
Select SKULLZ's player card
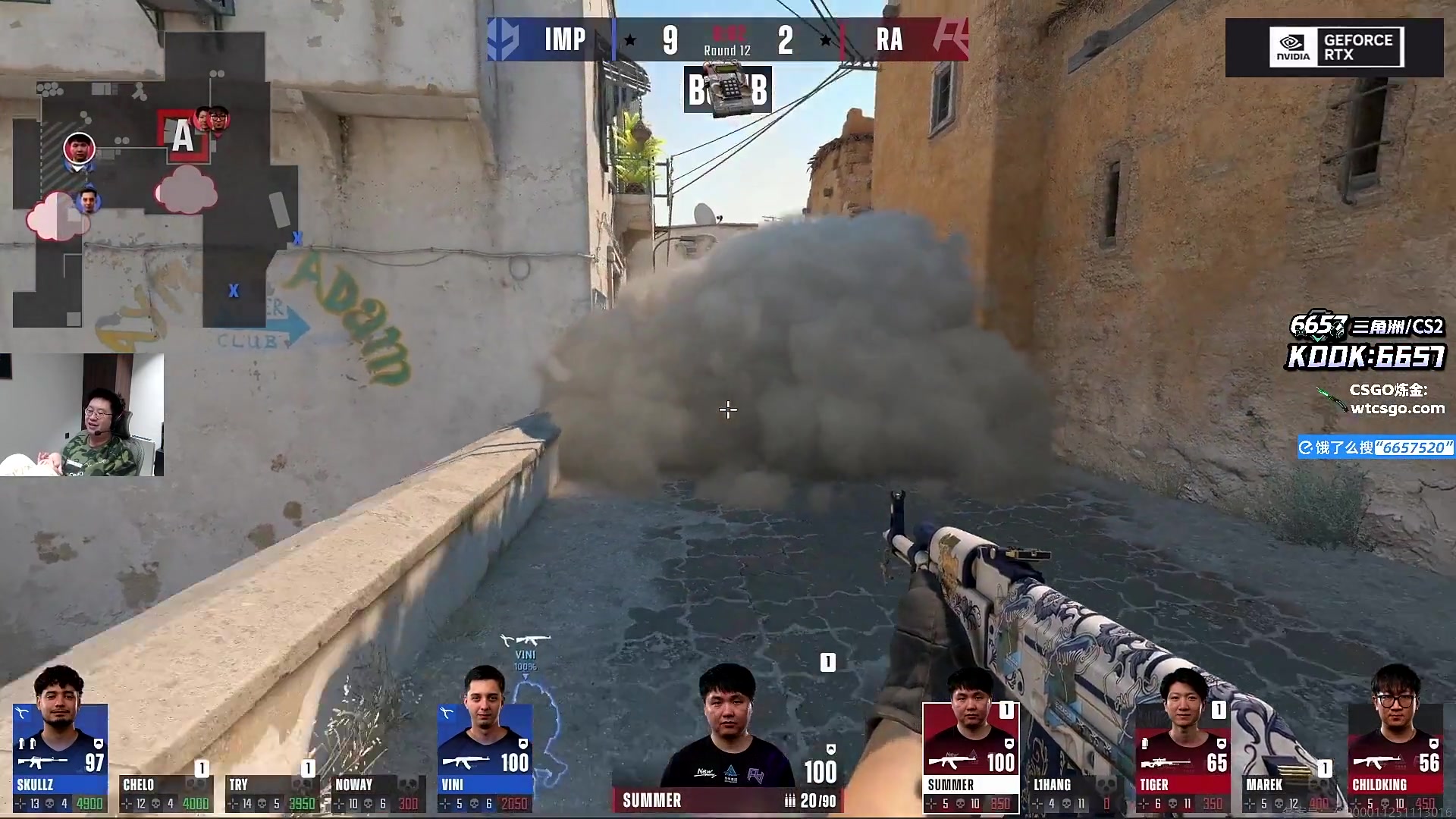point(61,757)
